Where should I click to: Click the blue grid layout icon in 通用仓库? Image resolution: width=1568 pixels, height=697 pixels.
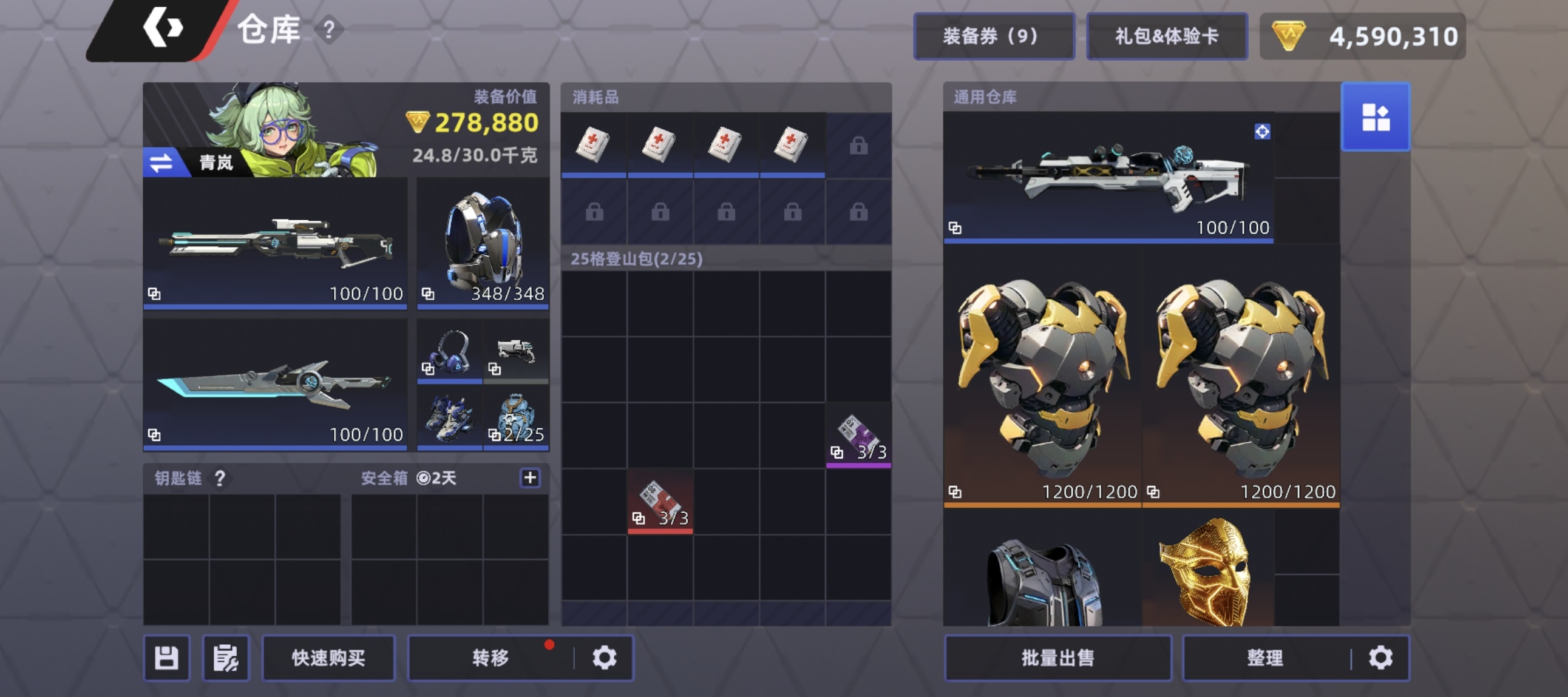[1375, 117]
